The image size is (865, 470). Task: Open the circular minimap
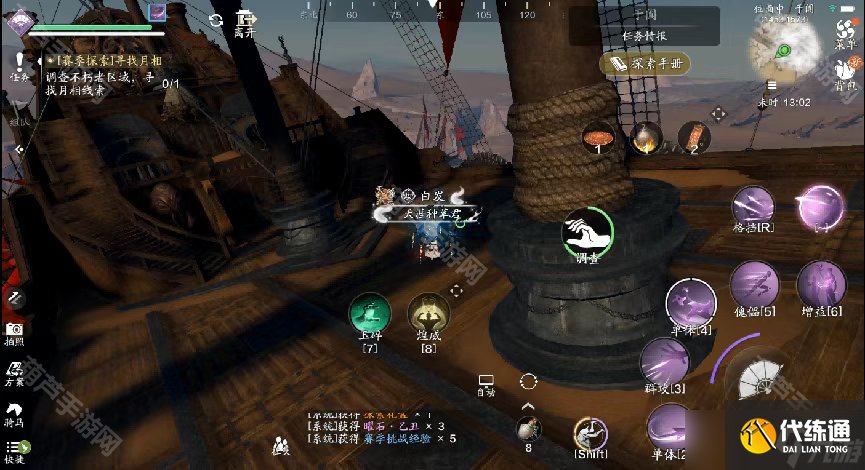pyautogui.click(x=787, y=50)
